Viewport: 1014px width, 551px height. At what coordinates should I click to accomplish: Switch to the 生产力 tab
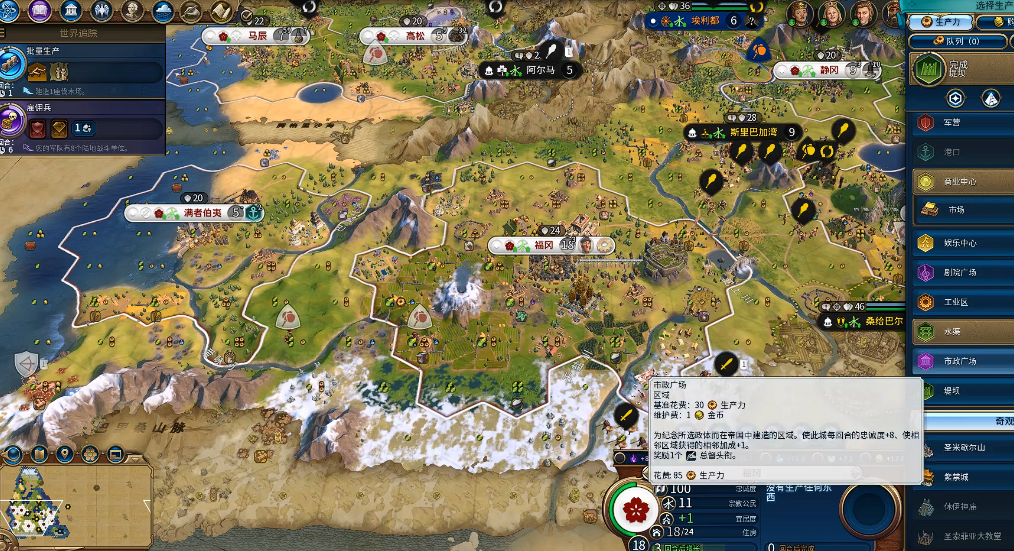pos(946,22)
